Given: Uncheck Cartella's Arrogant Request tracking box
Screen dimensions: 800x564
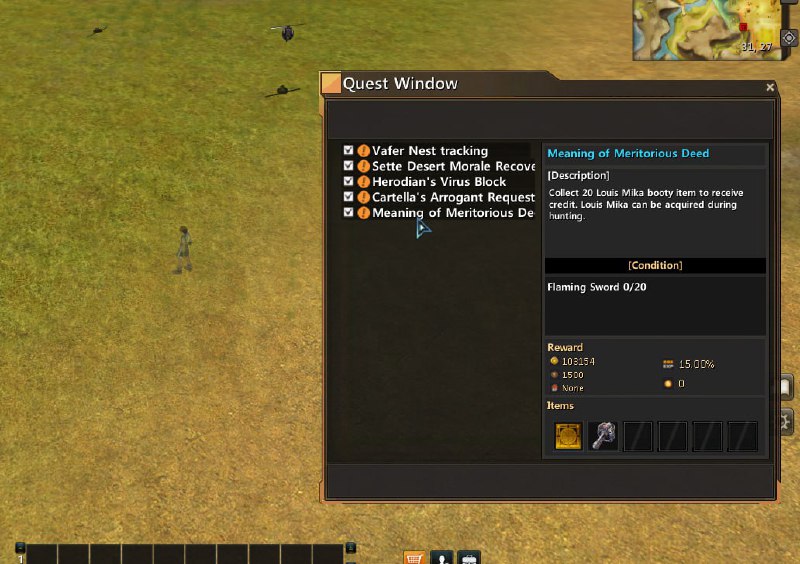Looking at the screenshot, I should [x=348, y=197].
